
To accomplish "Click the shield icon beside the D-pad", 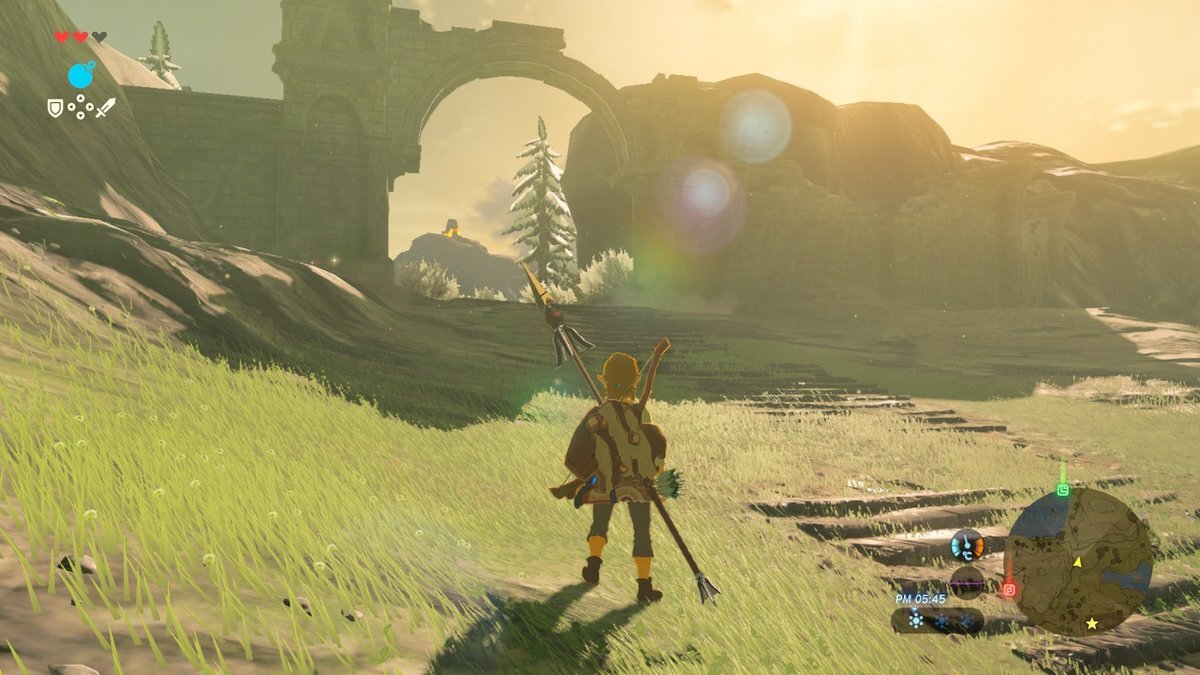I will click(x=56, y=106).
